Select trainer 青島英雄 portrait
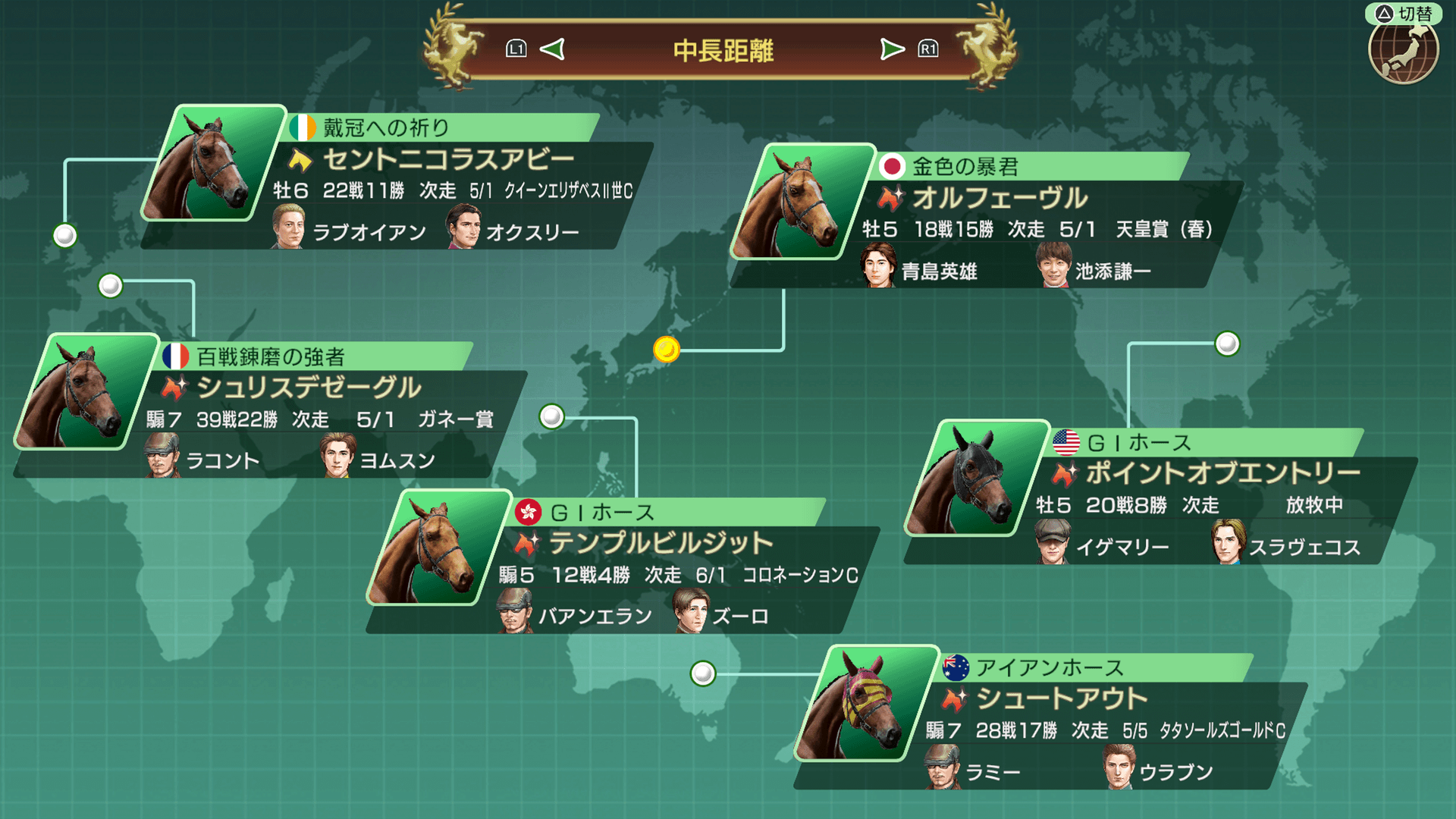The width and height of the screenshot is (1456, 819). click(878, 267)
